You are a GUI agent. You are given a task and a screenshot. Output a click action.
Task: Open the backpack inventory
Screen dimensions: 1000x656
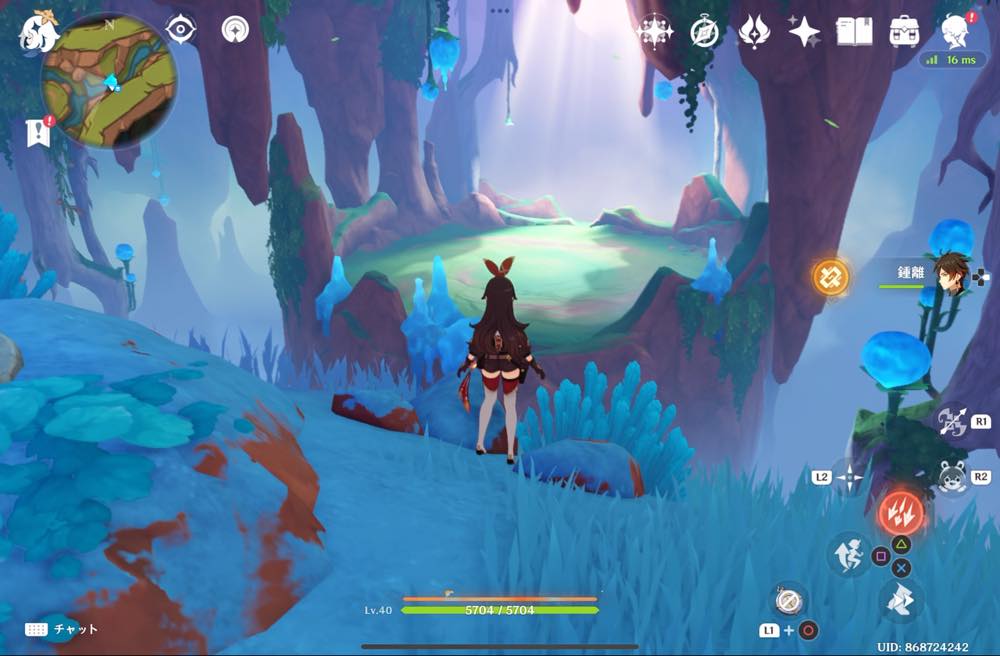(905, 31)
